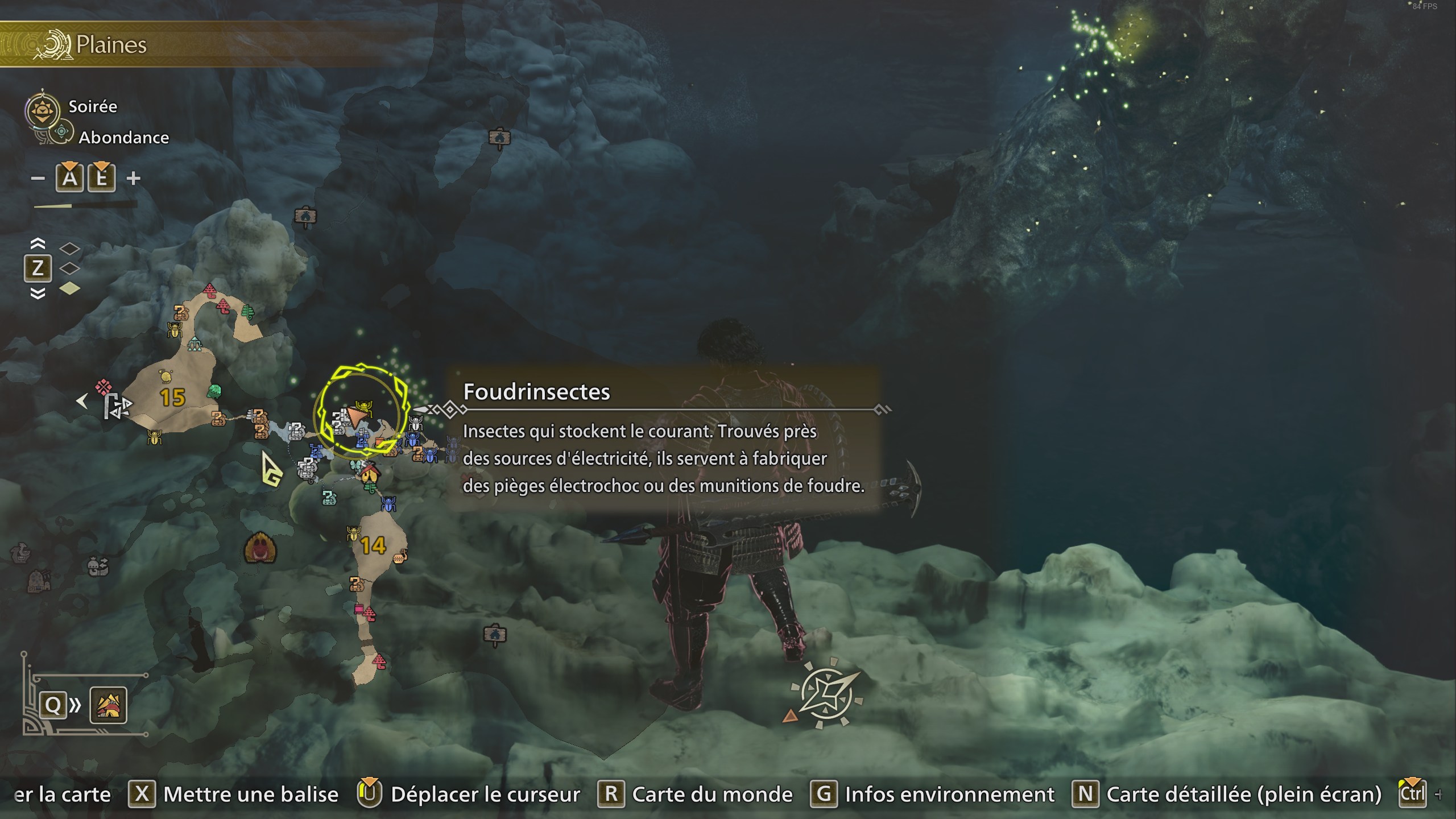Click the Congalala monster icon near area 14
The height and width of the screenshot is (819, 1456).
262,548
